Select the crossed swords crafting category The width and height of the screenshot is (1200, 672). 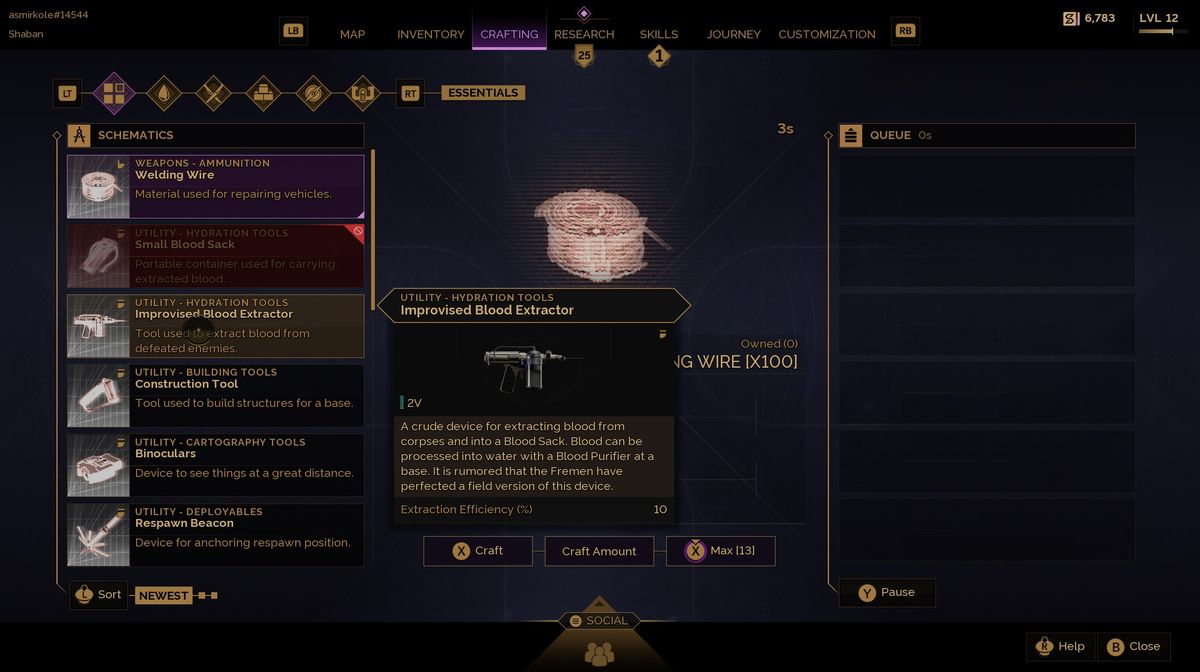(x=214, y=93)
